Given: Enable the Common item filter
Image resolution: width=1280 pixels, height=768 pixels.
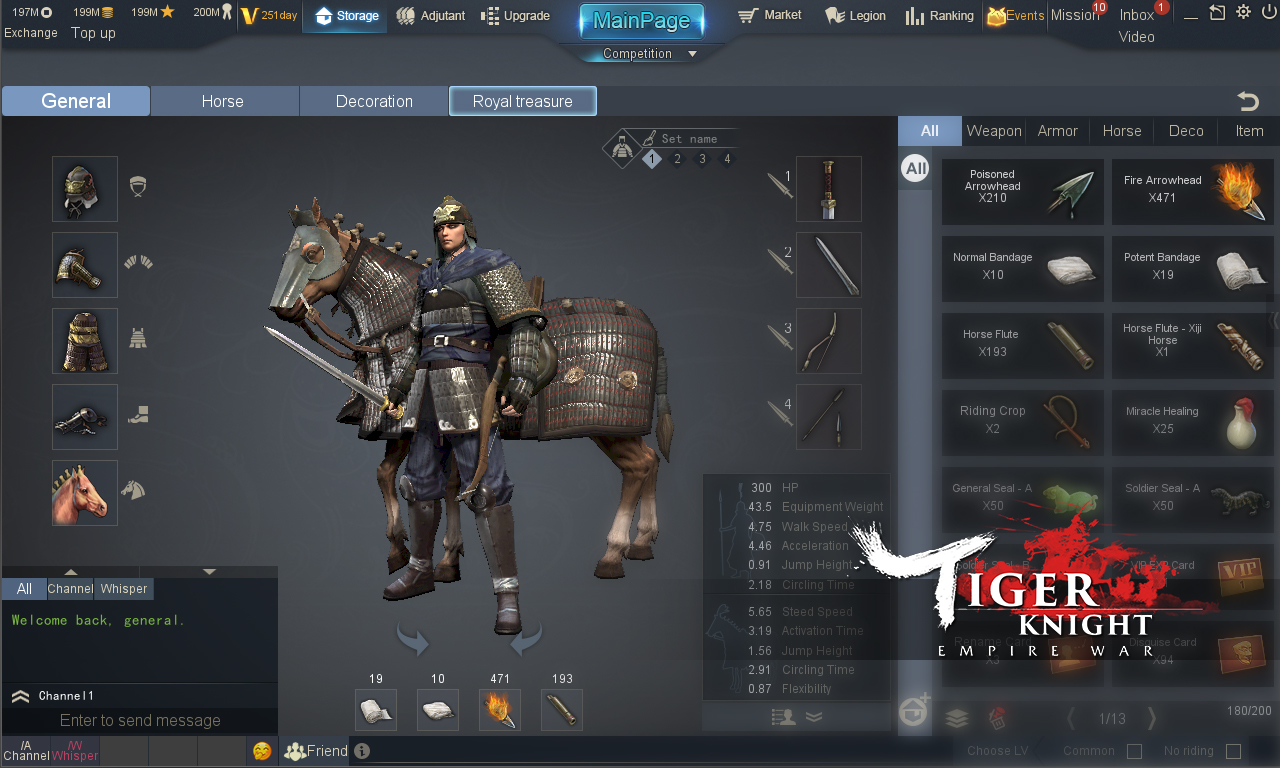Looking at the screenshot, I should 1134,750.
